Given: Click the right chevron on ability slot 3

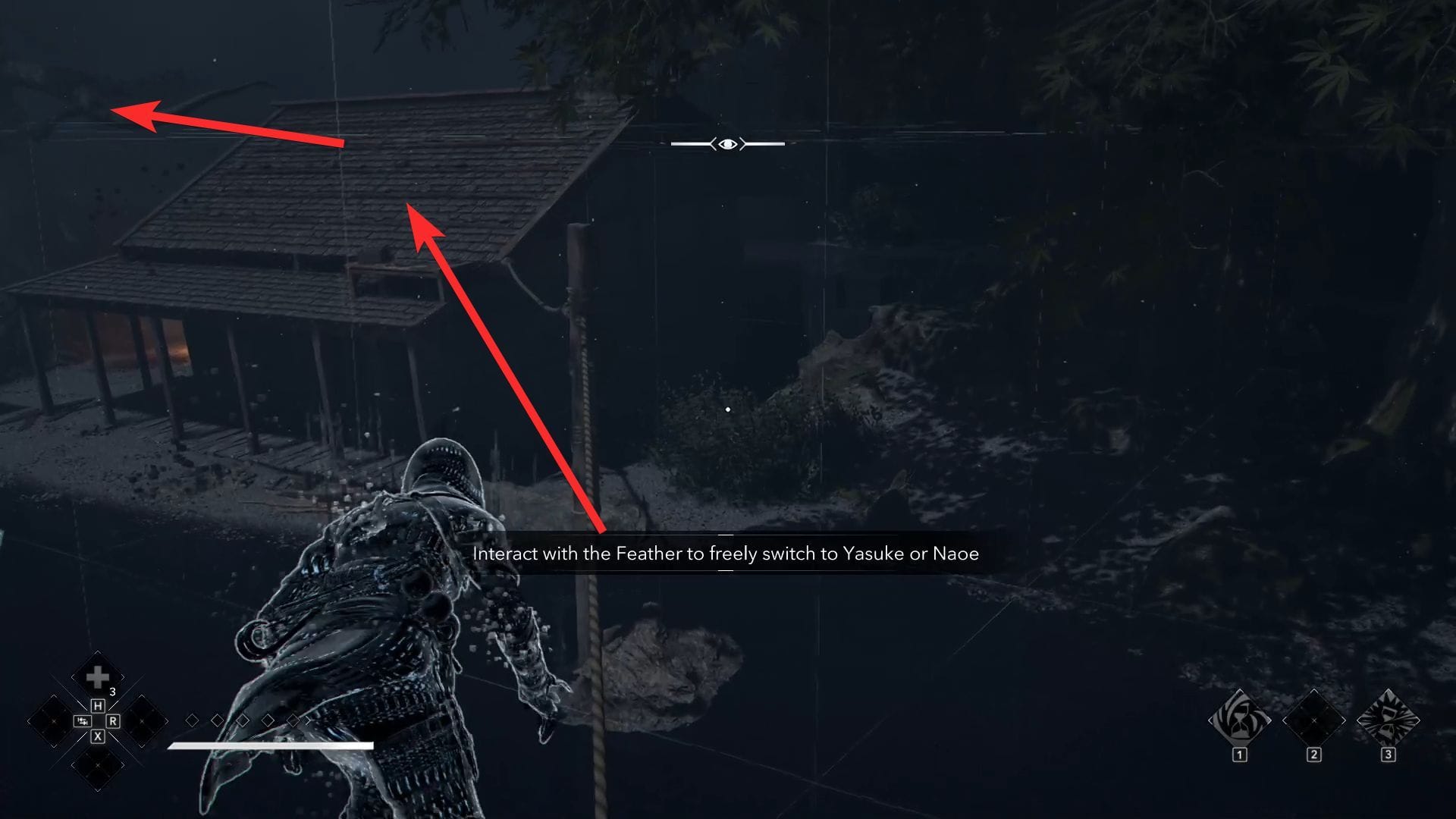Looking at the screenshot, I should pos(1419,720).
